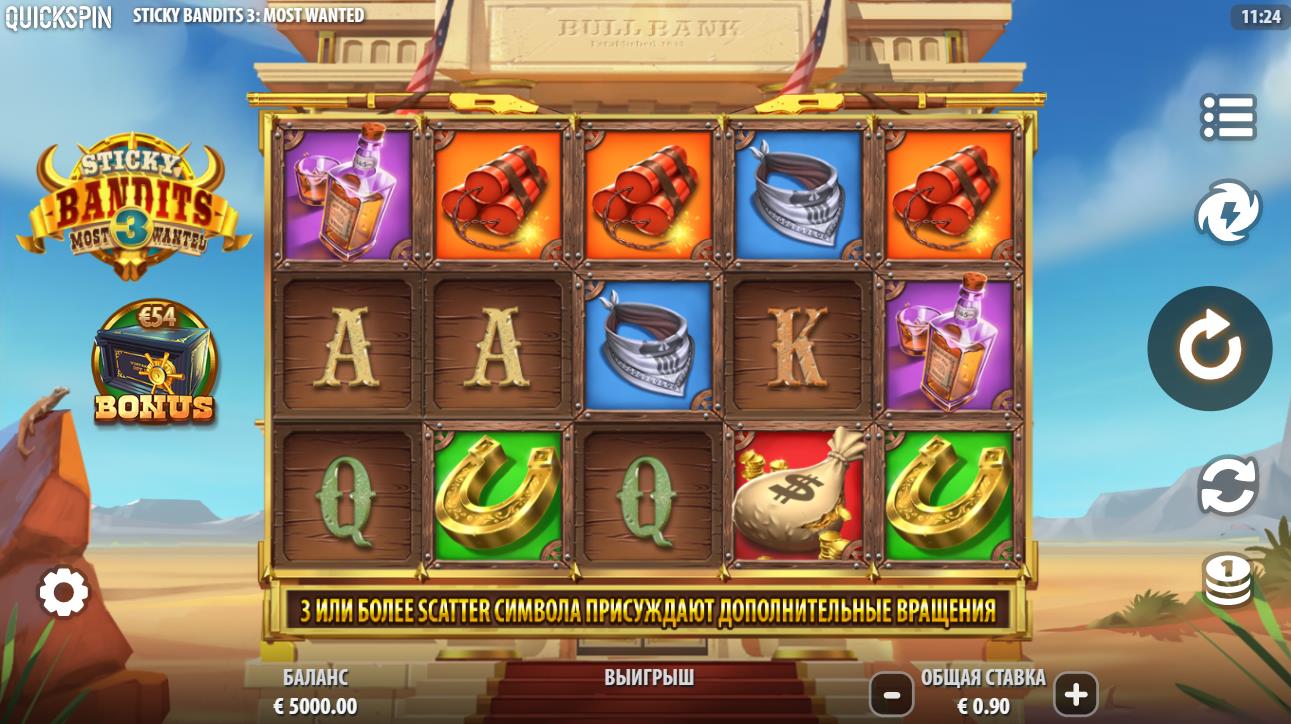Open the coin stack bet options
The width and height of the screenshot is (1291, 724).
[x=1228, y=580]
